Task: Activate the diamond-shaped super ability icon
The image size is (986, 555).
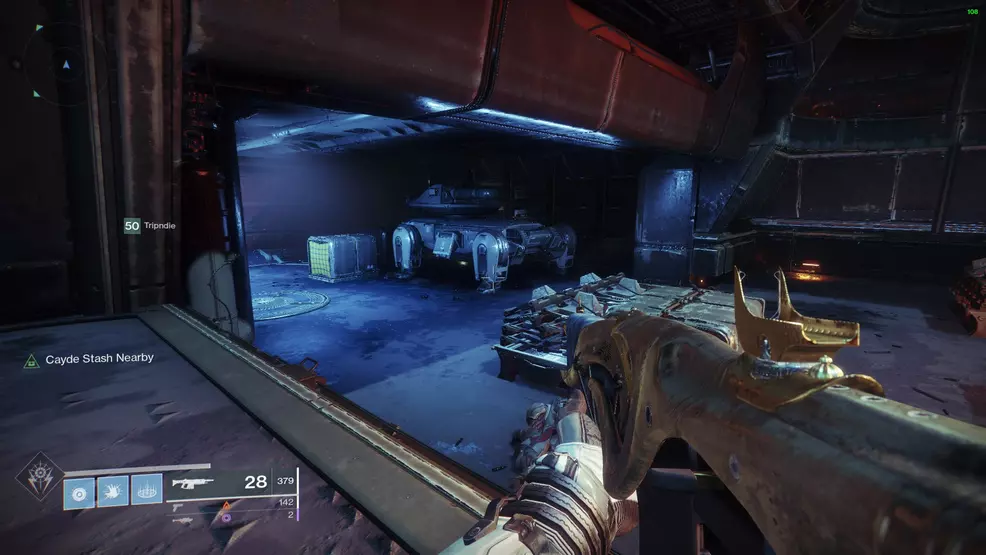Action: (37, 476)
